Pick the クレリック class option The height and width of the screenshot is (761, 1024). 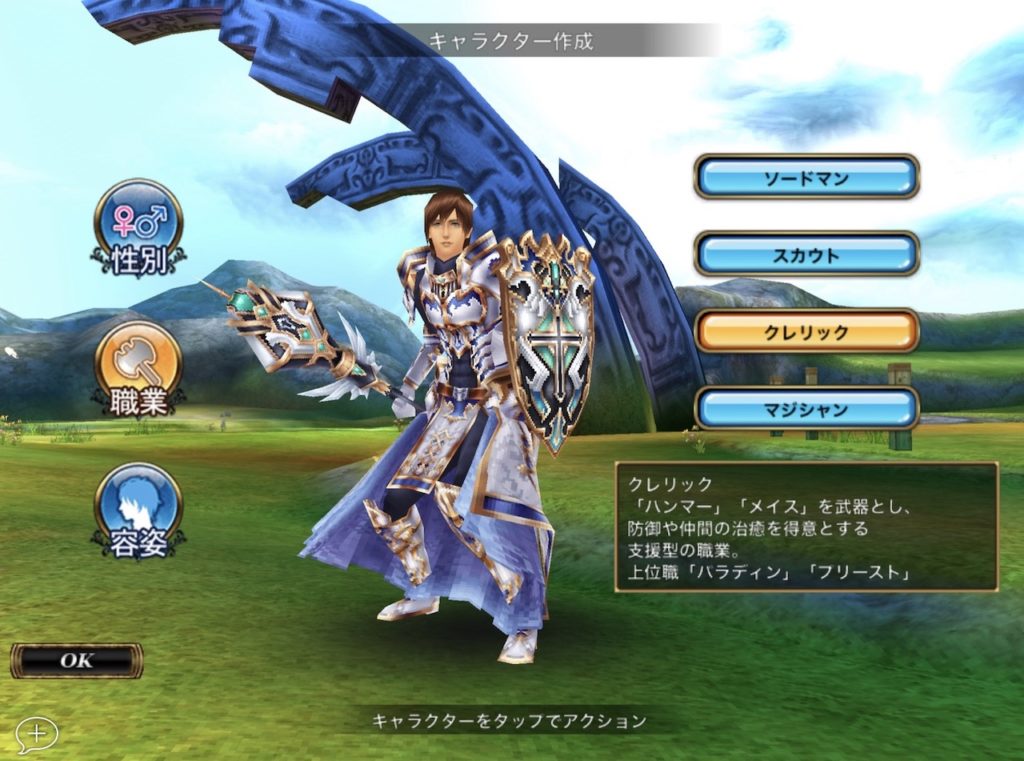pos(806,332)
